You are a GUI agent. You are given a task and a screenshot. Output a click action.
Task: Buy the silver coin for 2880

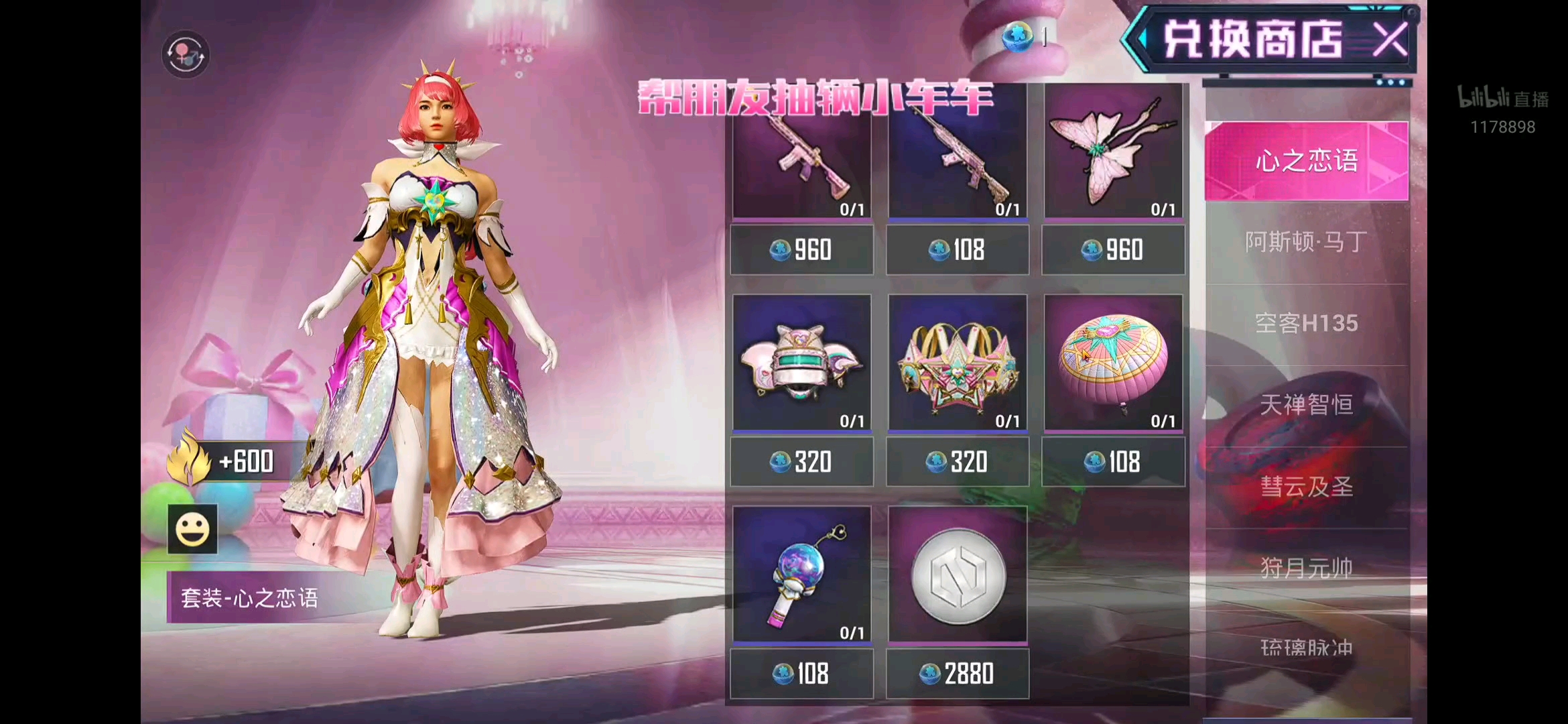[958, 674]
